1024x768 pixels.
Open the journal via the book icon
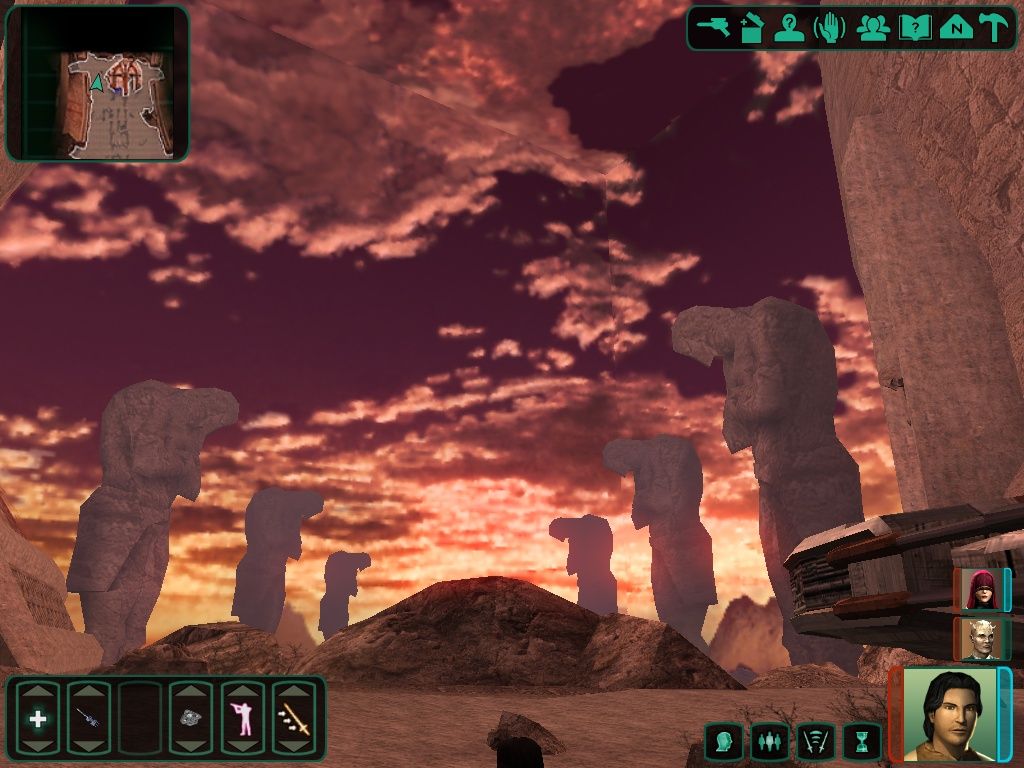coord(914,28)
